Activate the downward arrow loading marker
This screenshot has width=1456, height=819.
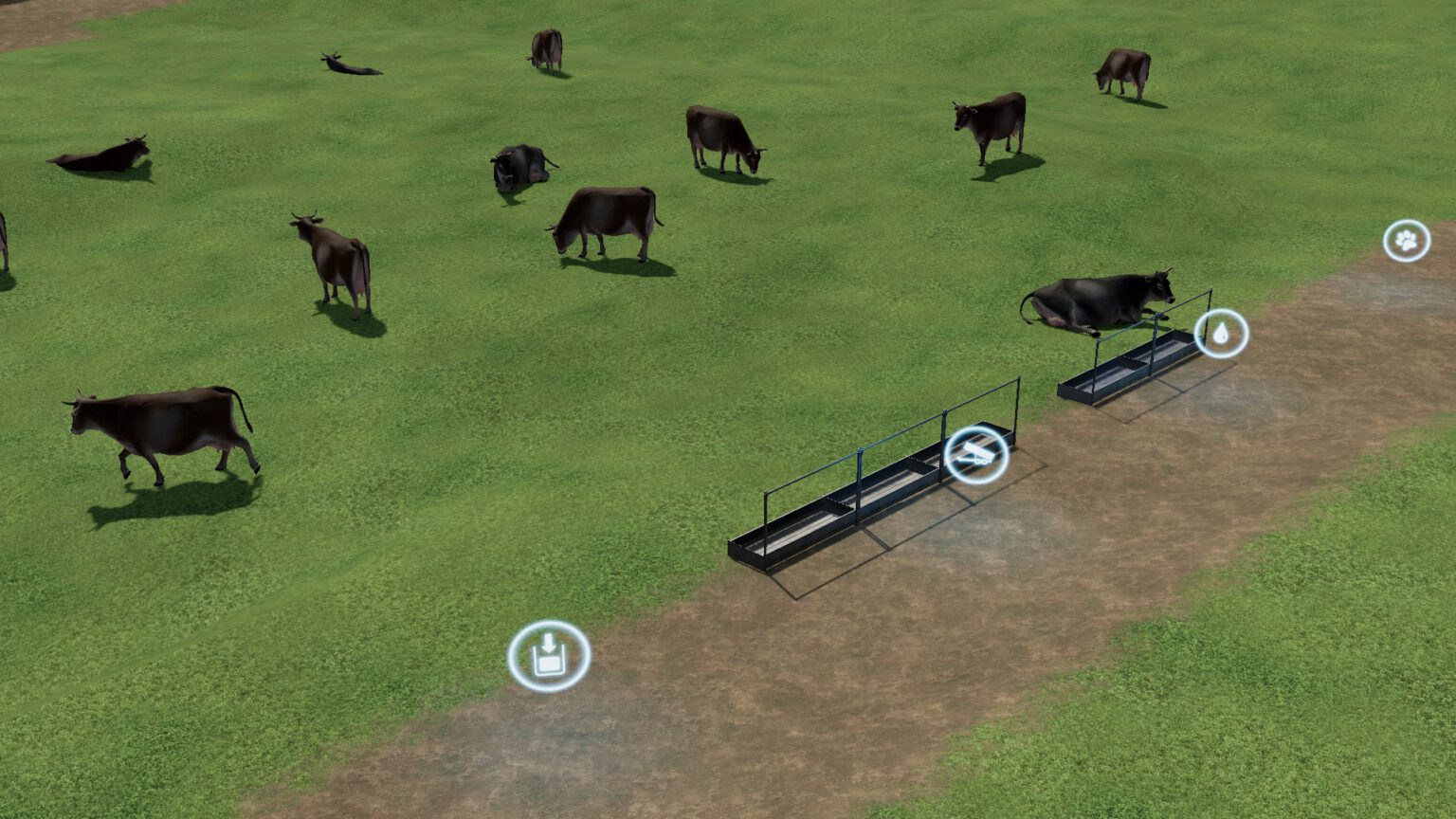pyautogui.click(x=549, y=655)
